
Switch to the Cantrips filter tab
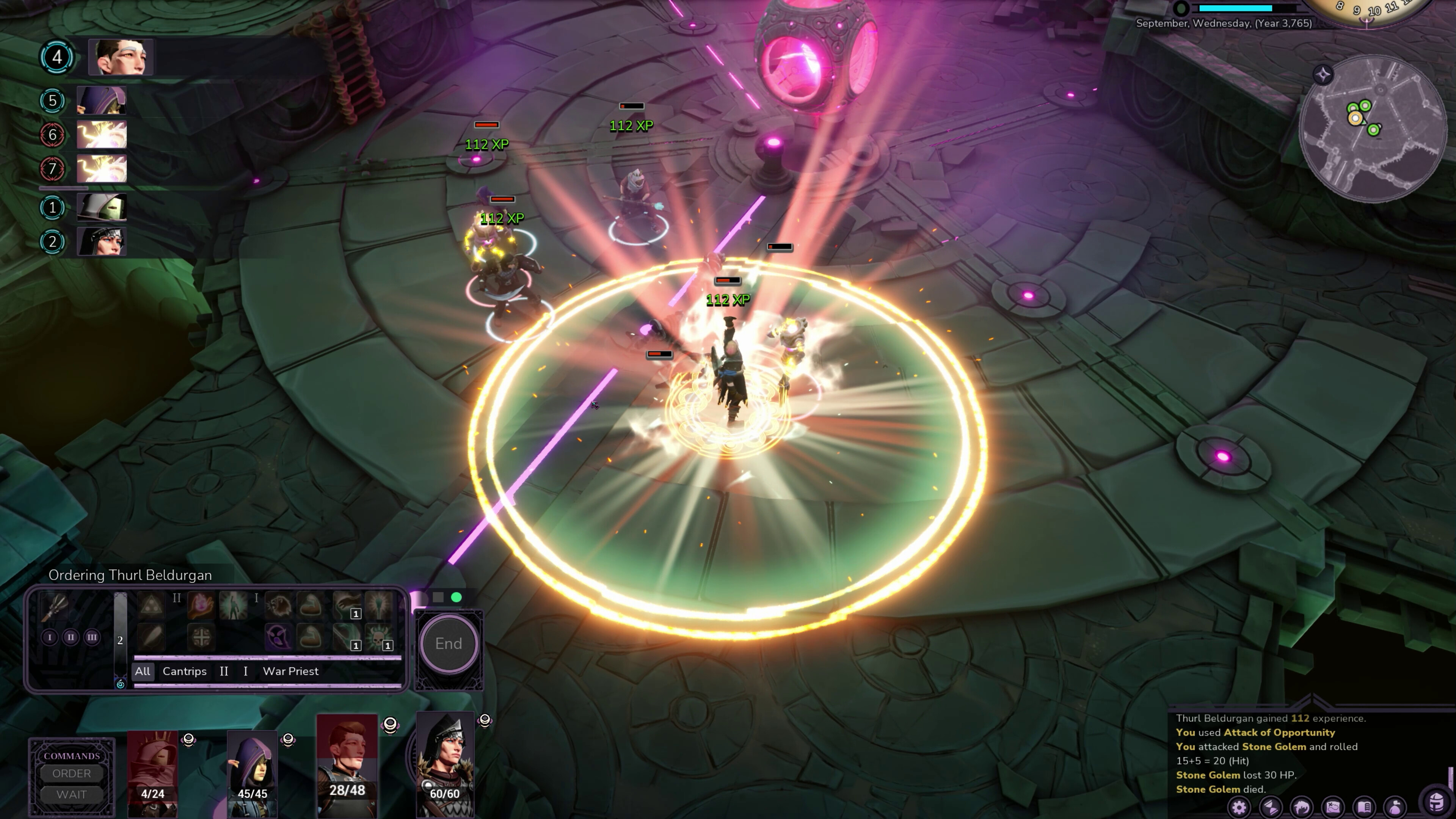[185, 672]
